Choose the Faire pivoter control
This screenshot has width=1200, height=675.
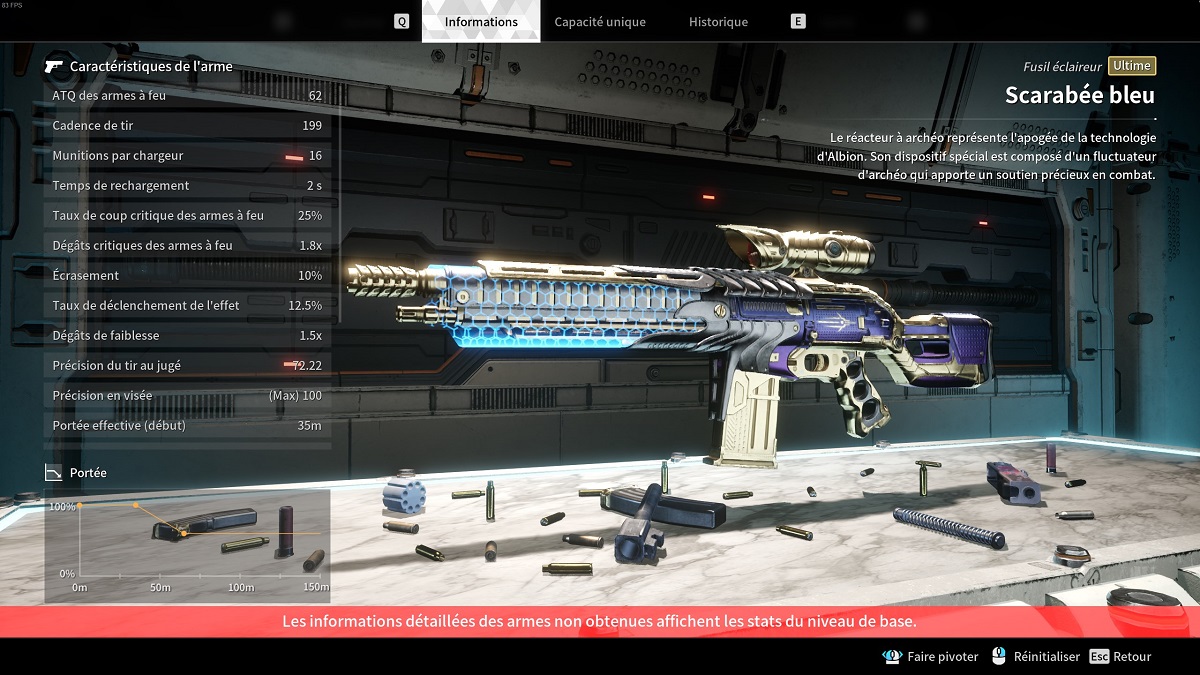click(x=932, y=657)
